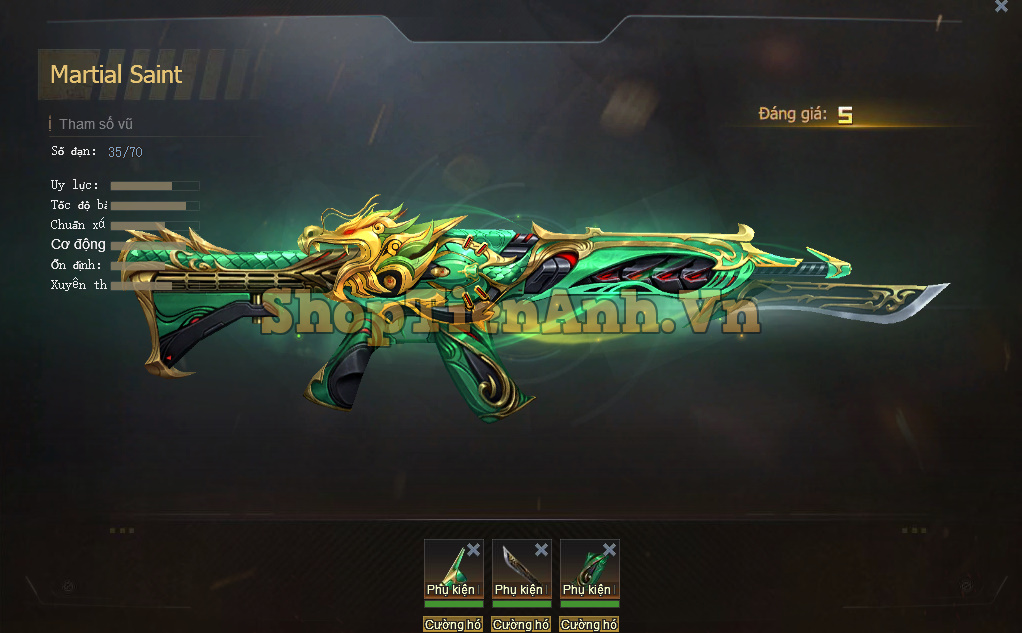The height and width of the screenshot is (633, 1022).
Task: Remove the green magazine accessory
Action: [x=609, y=550]
